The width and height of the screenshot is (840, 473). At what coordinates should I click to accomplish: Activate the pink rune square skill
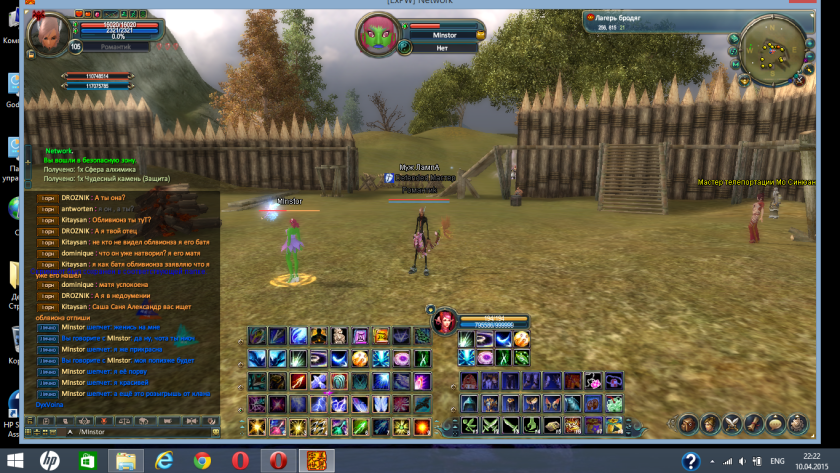click(x=360, y=336)
